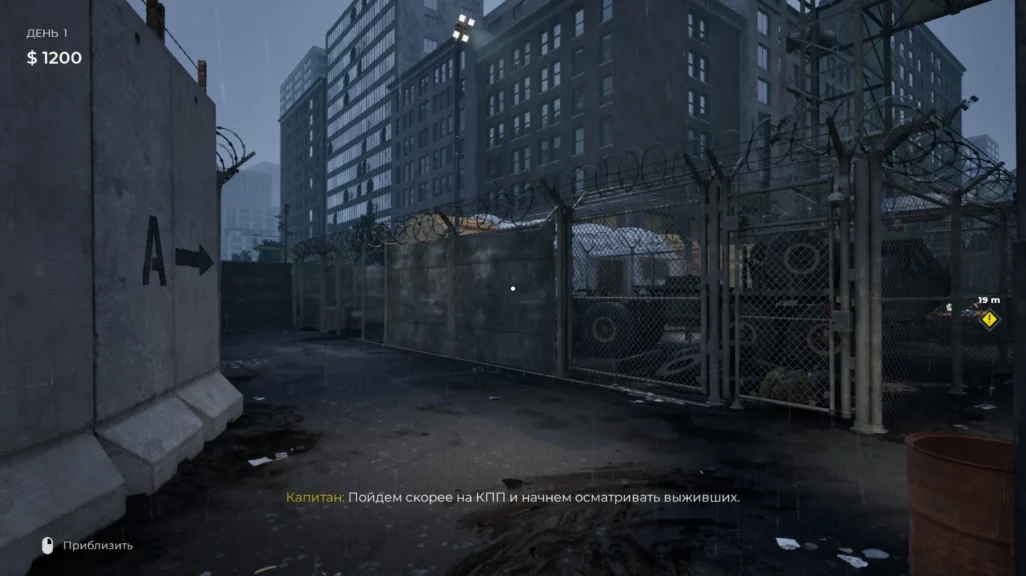
Task: Click the yellow objective waypoint marker
Action: 989,319
